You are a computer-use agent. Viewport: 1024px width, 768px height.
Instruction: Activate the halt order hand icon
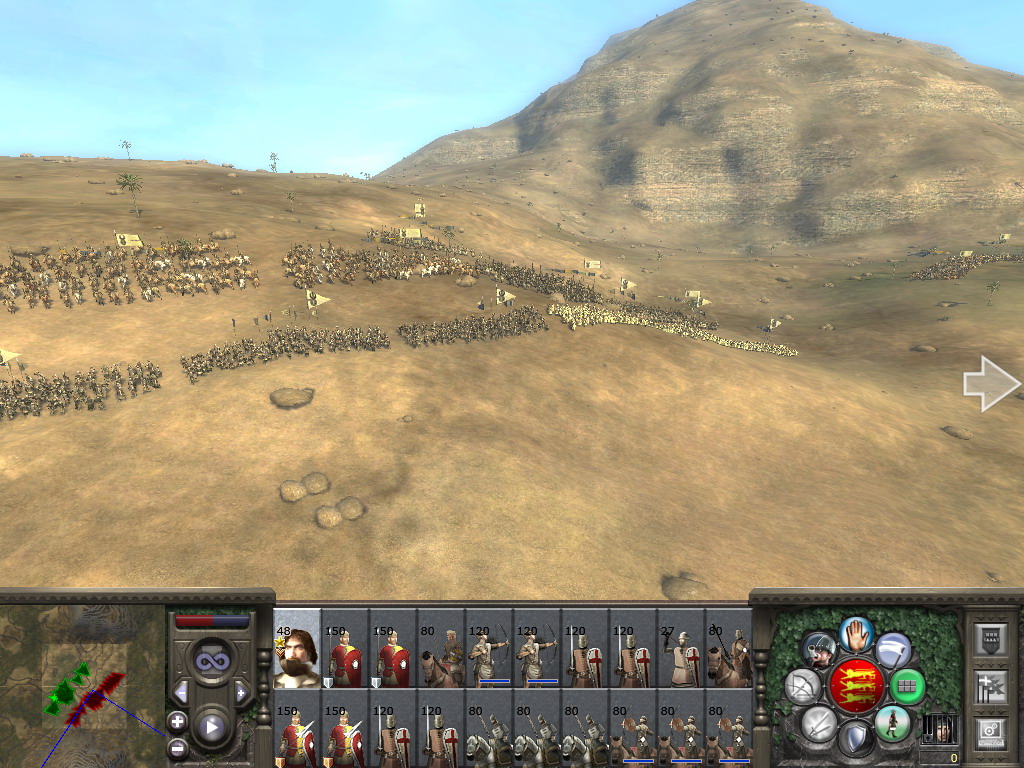click(x=856, y=634)
